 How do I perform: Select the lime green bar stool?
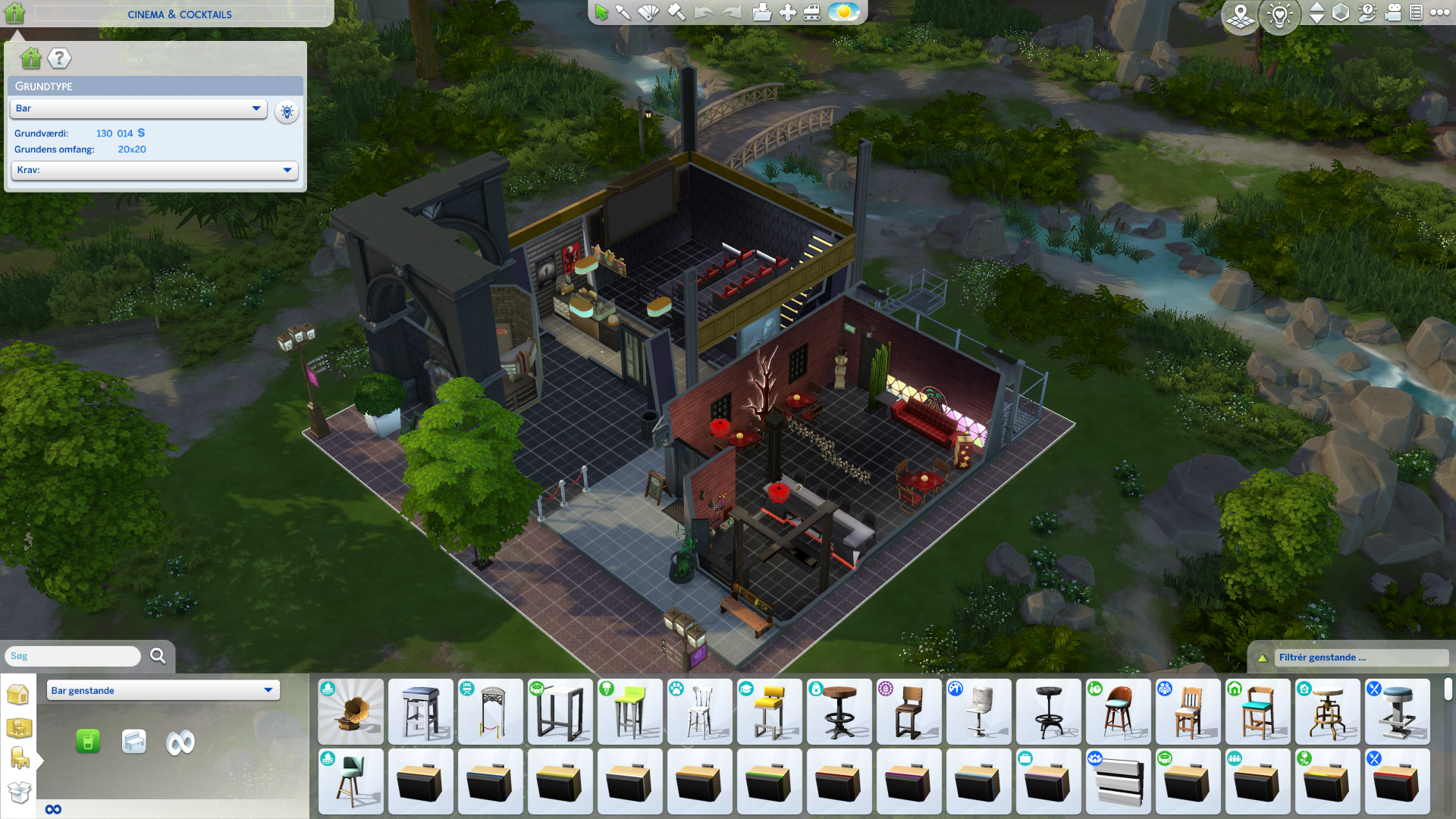(629, 711)
